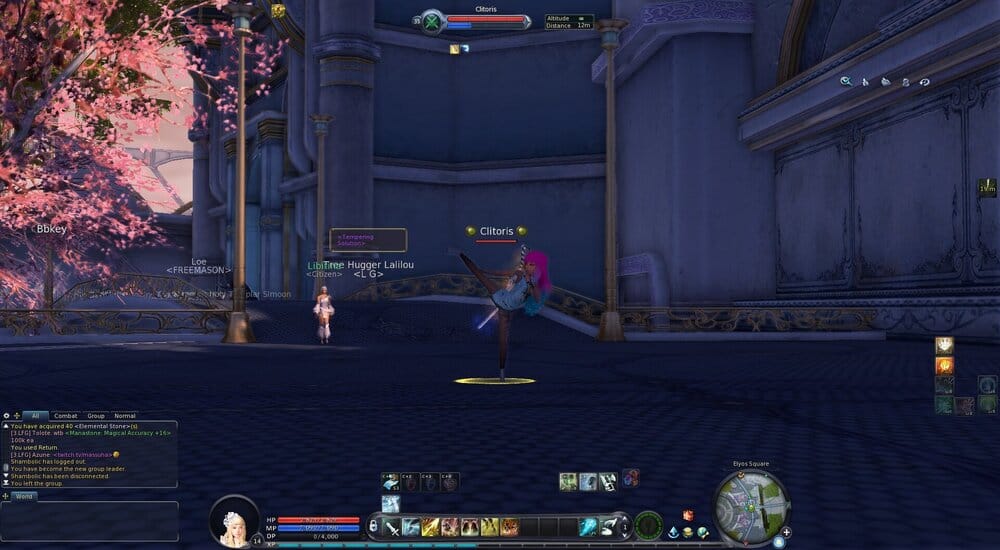This screenshot has height=550, width=1000.
Task: Click the curved-arrow refresh icon
Action: tap(925, 81)
